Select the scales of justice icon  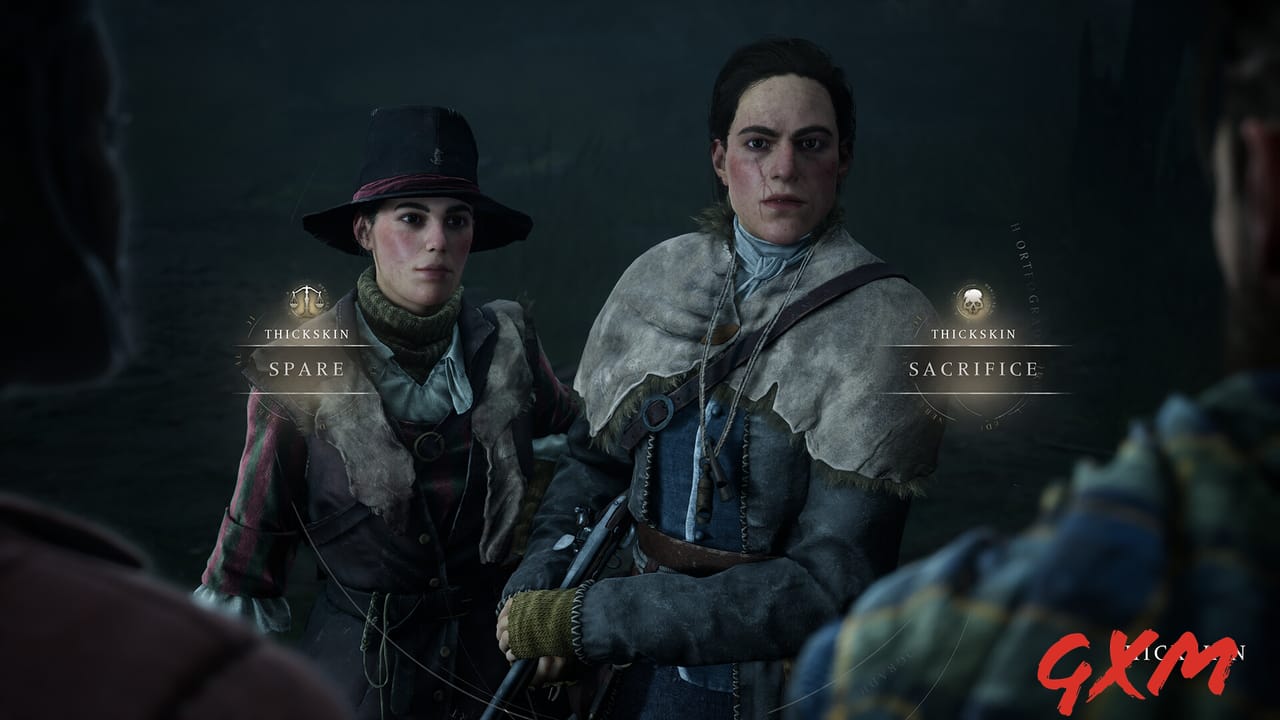click(x=306, y=298)
